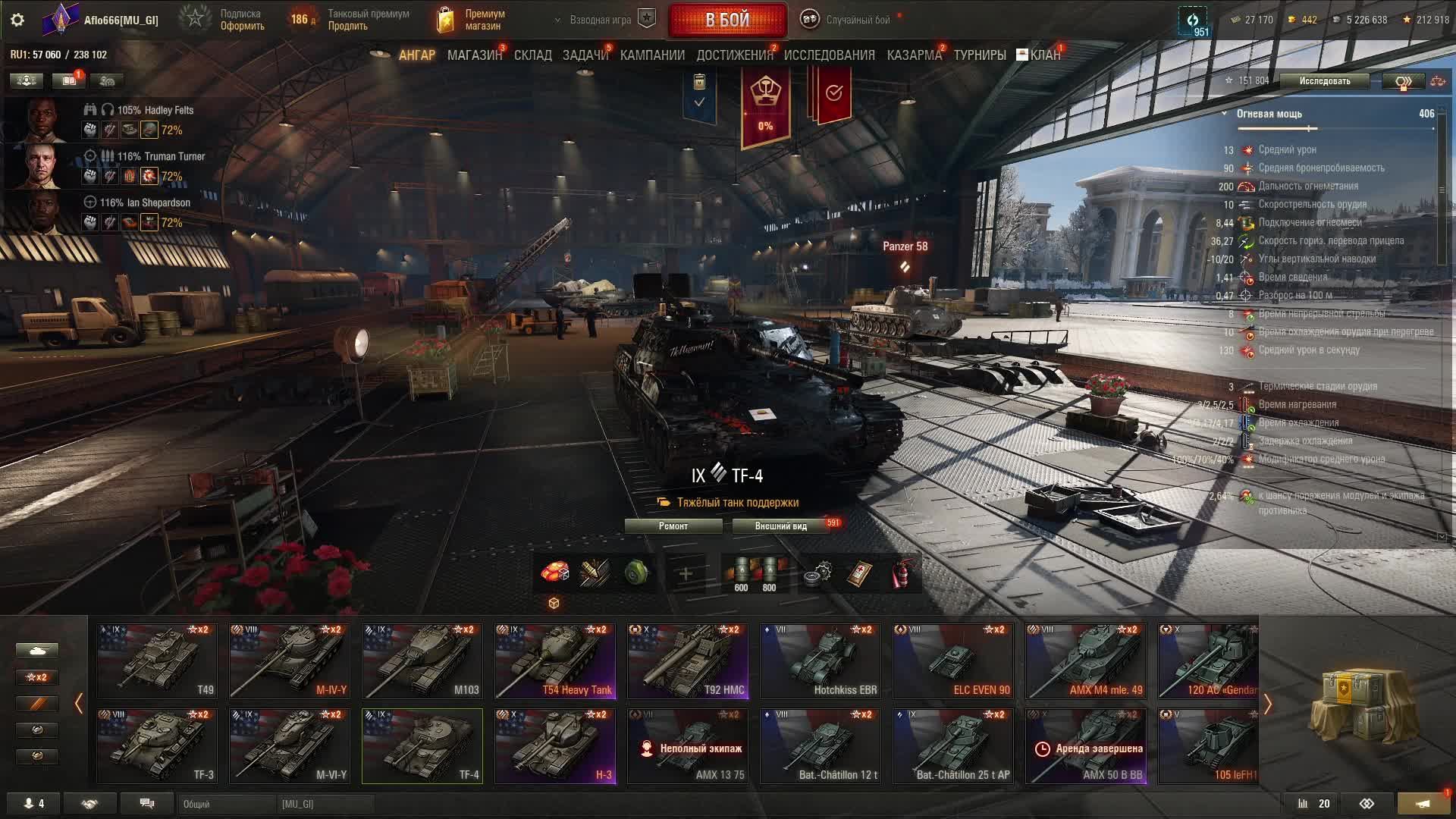Open the ИССЛЕДОВАНИЯ tab
Screen dimensions: 1456x819
[x=829, y=55]
